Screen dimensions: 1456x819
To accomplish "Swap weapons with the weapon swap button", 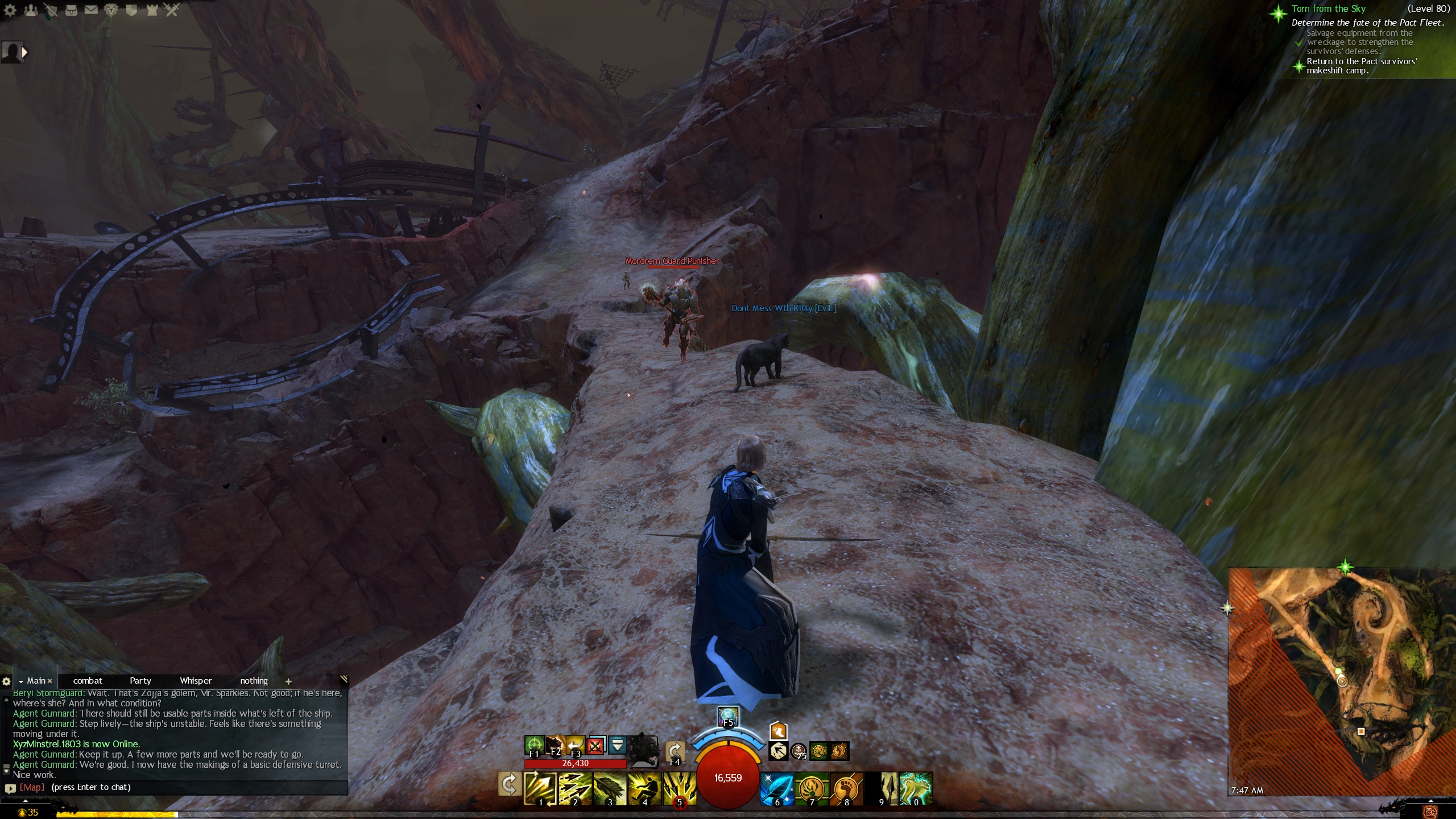I will coord(508,785).
